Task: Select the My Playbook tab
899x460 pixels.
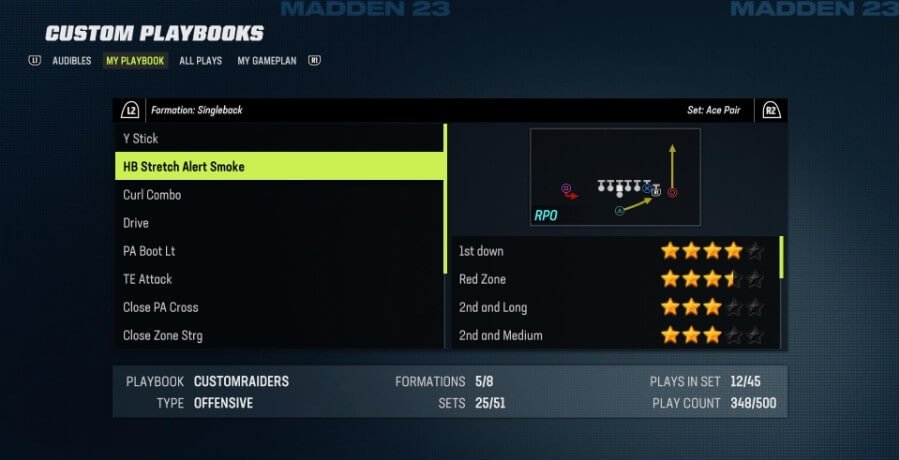Action: 135,61
